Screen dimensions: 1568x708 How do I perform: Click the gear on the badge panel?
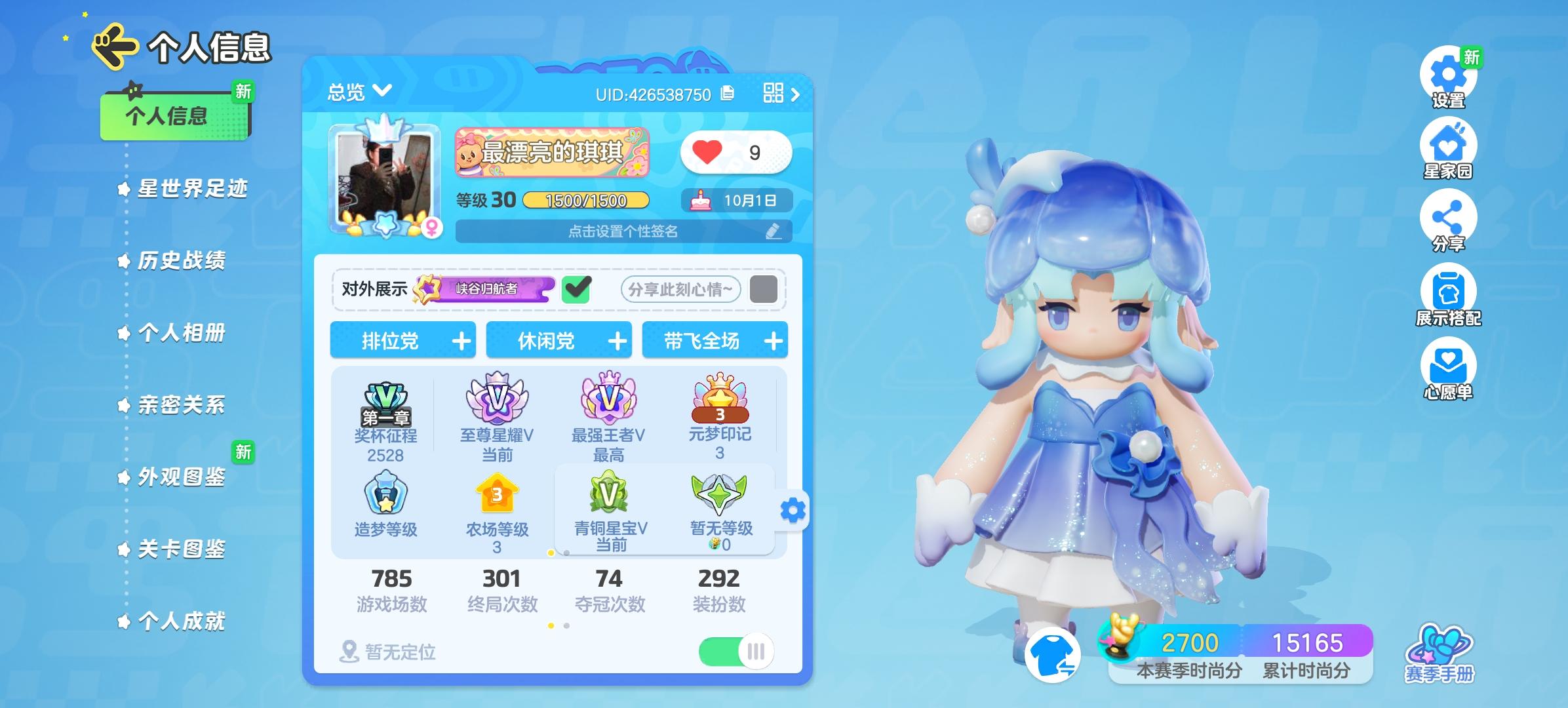[x=791, y=509]
